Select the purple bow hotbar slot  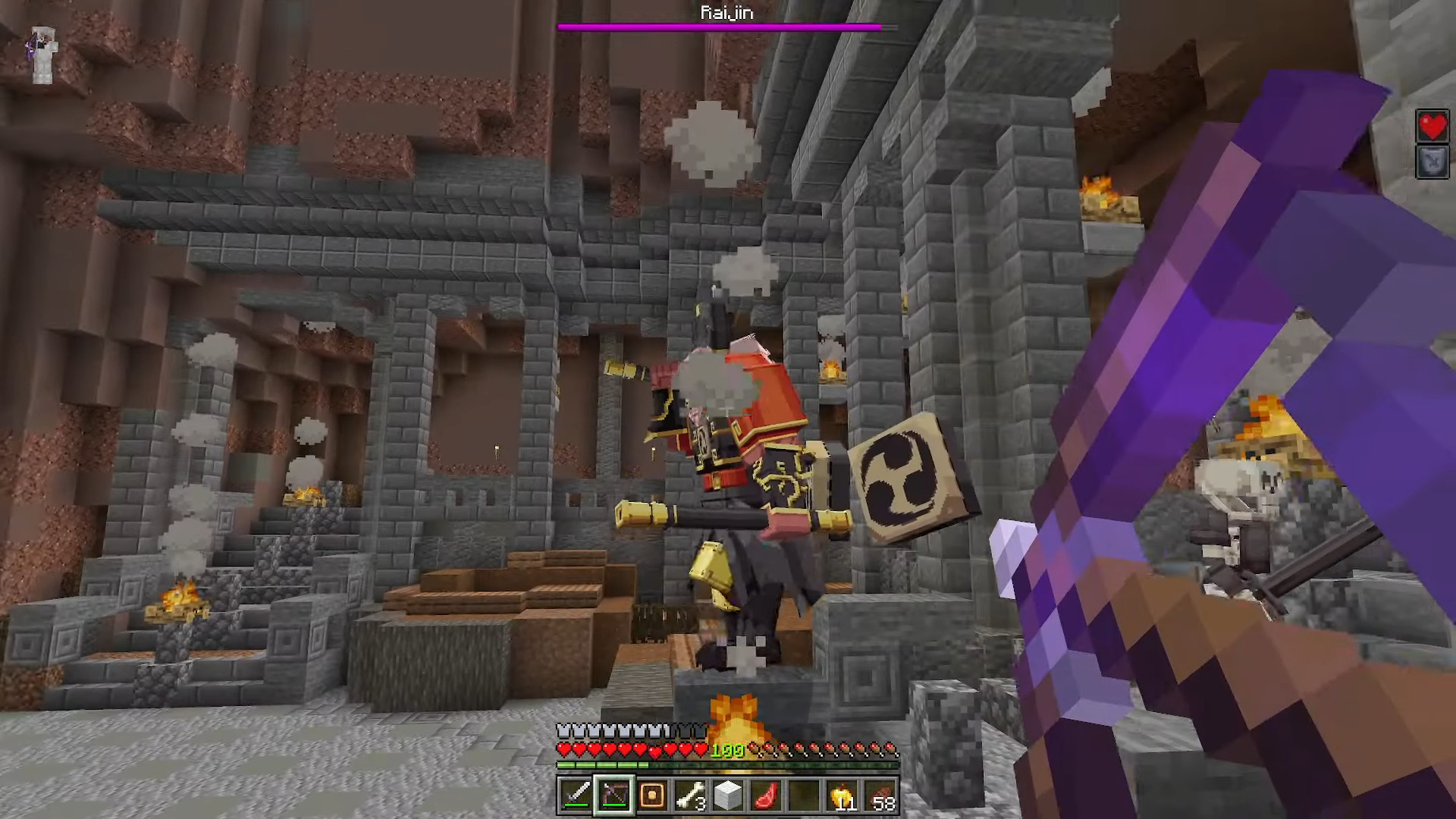click(x=614, y=795)
